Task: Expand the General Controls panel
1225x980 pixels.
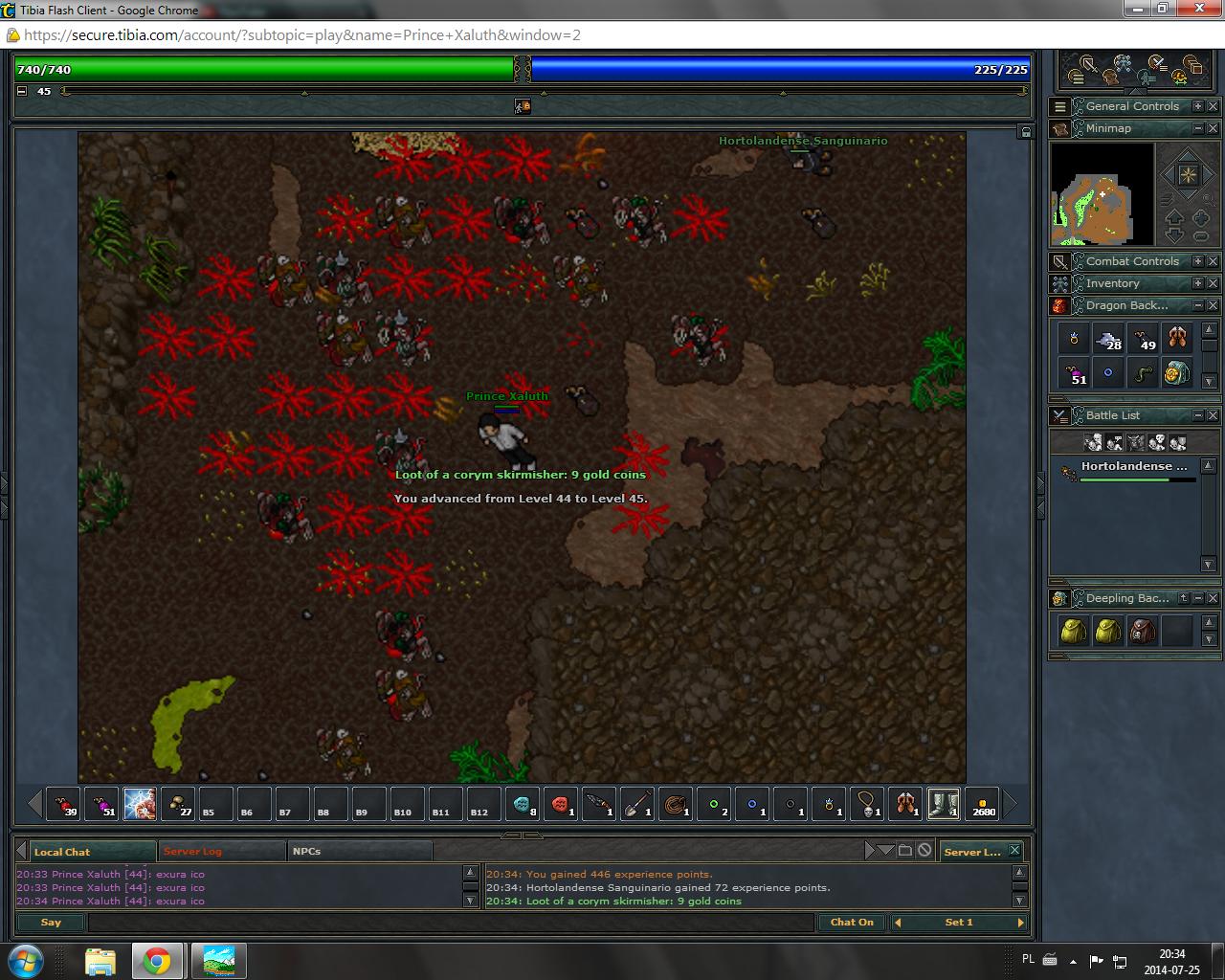Action: click(1197, 106)
